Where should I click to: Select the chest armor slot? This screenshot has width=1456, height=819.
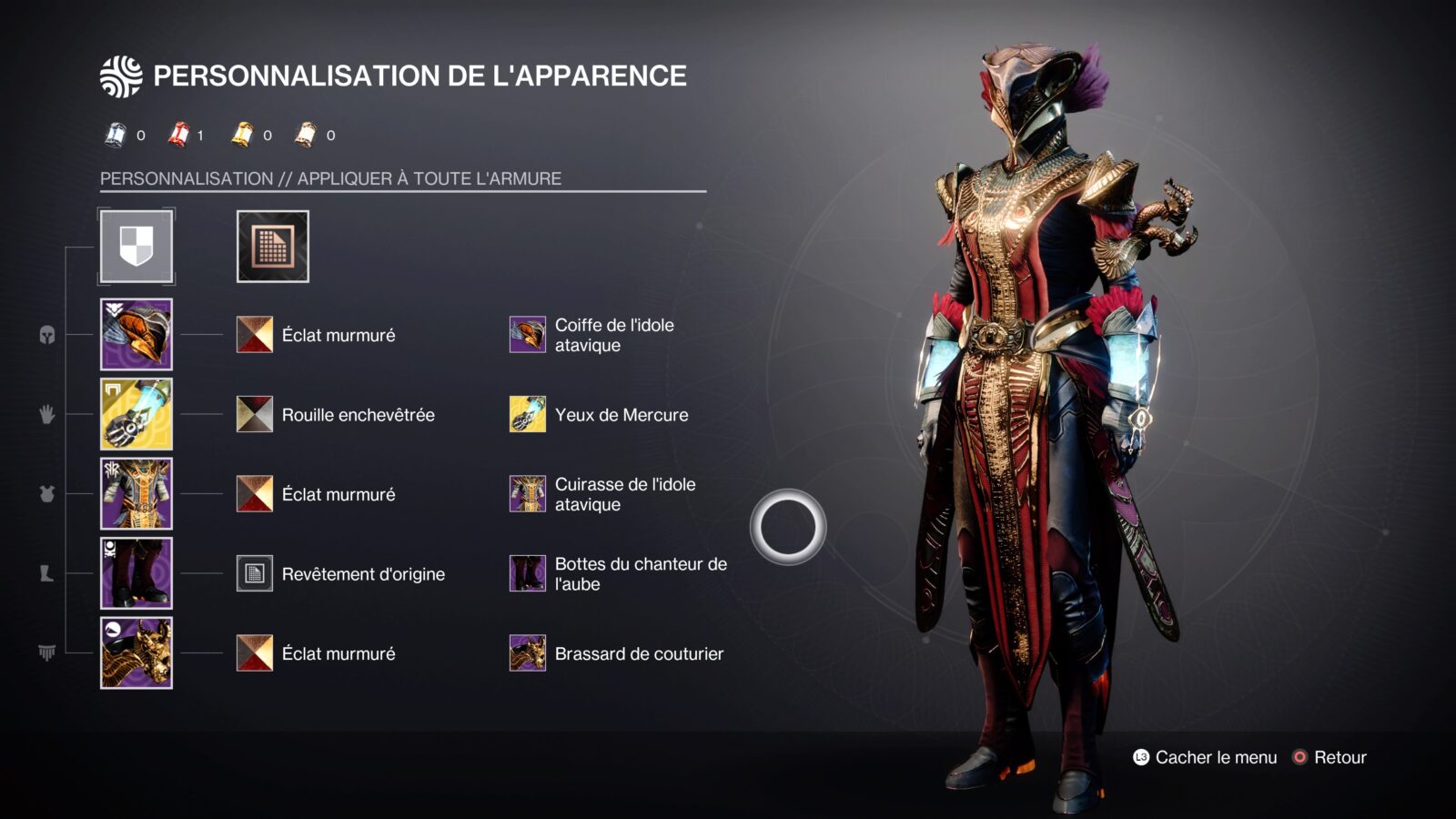coord(136,493)
